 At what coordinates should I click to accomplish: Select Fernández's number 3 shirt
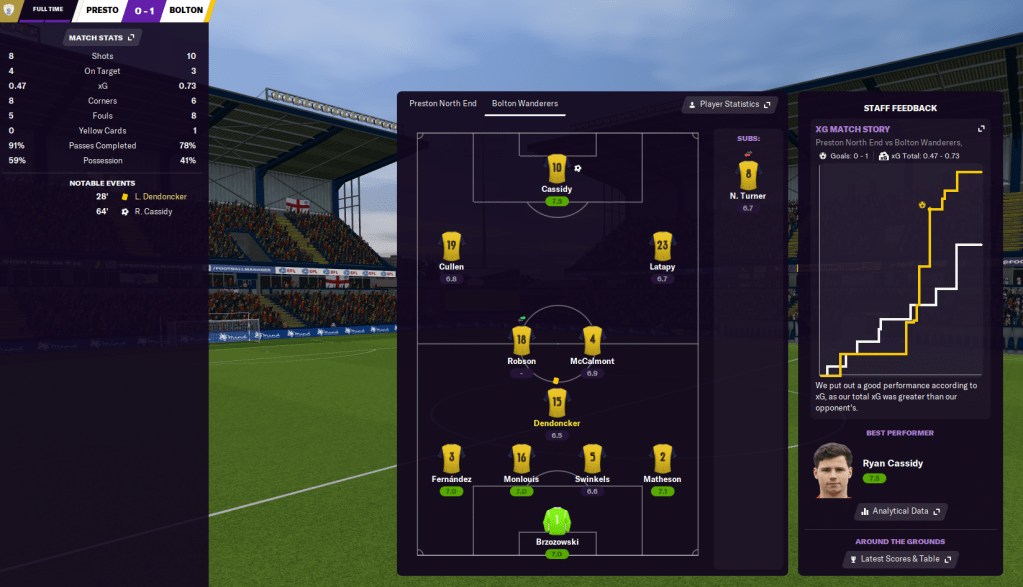tap(451, 457)
